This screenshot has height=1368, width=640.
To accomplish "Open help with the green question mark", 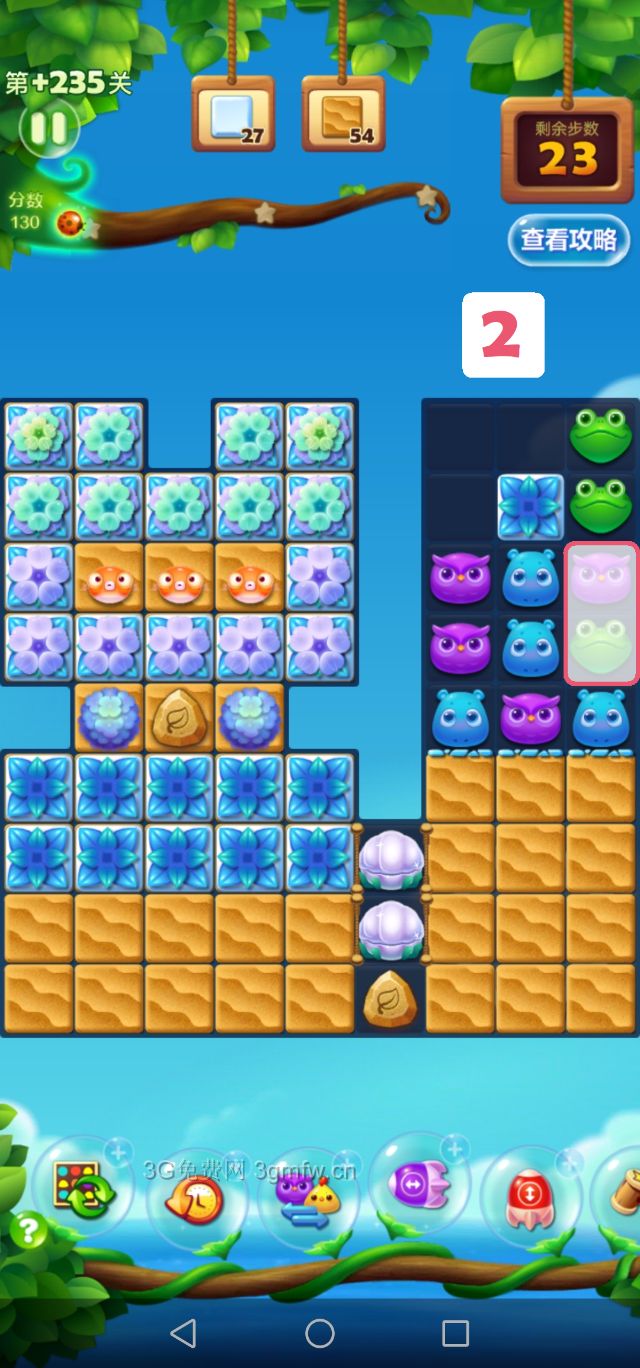I will 28,1230.
